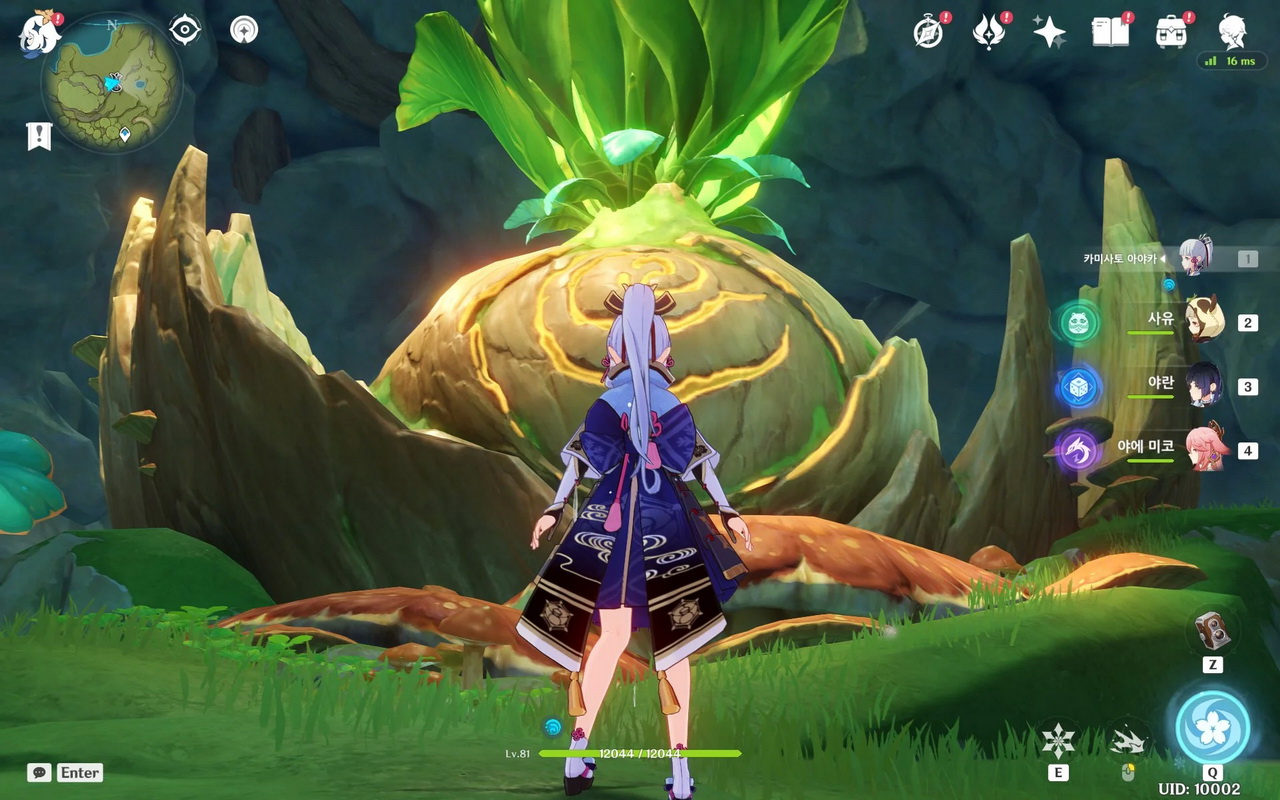Switch to party member 야란
The width and height of the screenshot is (1280, 800).
pos(1204,385)
